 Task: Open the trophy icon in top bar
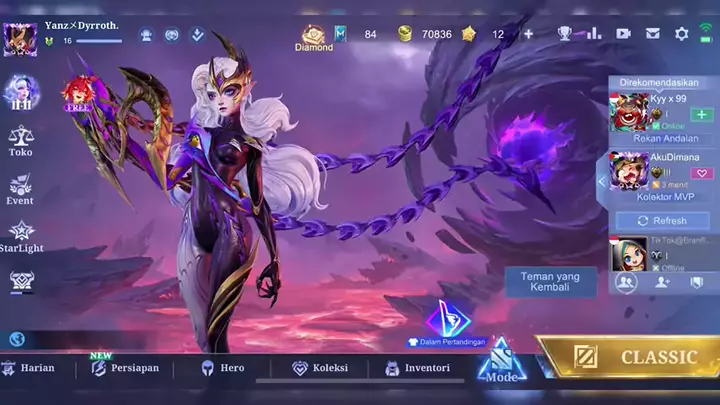pyautogui.click(x=565, y=34)
